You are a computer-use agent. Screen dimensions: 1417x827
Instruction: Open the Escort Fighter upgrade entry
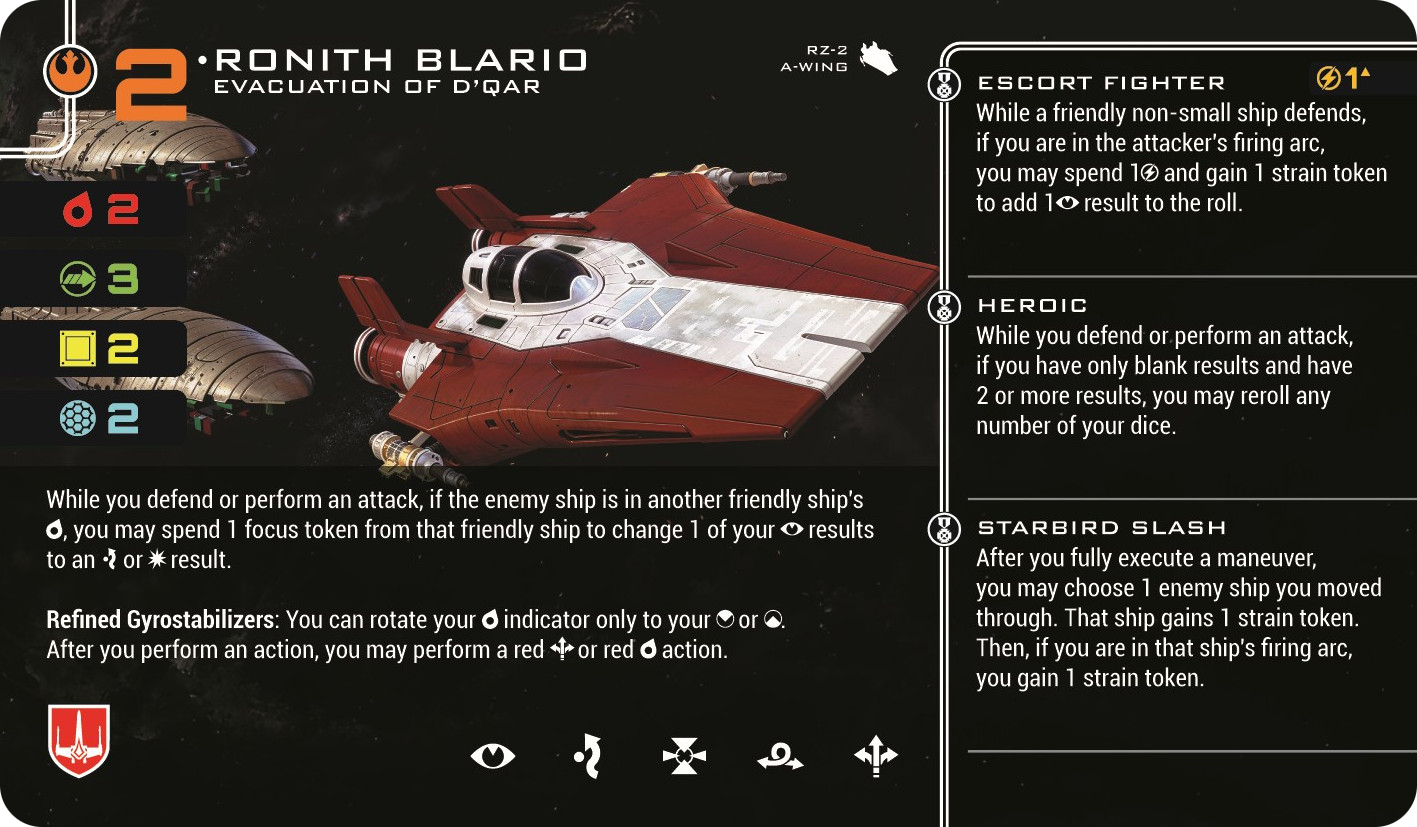[x=1100, y=83]
